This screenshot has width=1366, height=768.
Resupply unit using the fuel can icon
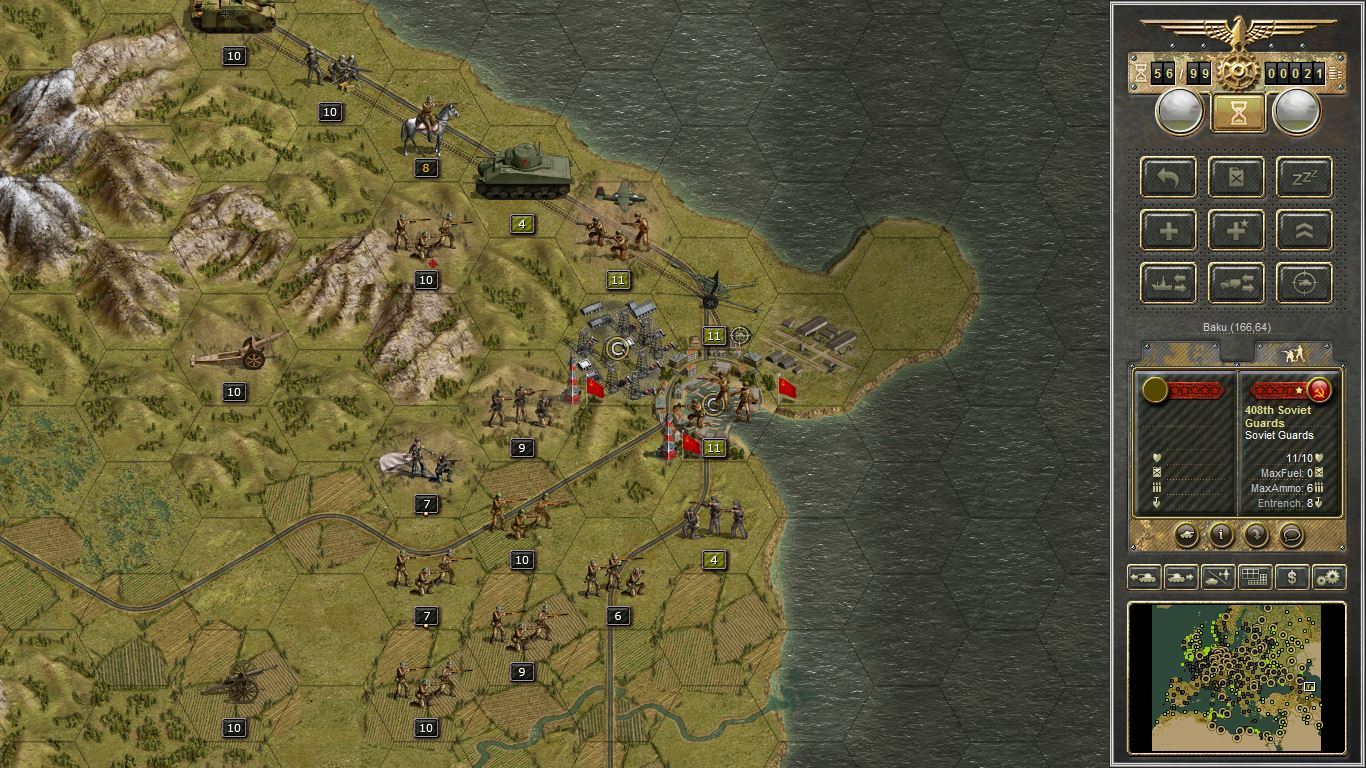tap(1236, 177)
